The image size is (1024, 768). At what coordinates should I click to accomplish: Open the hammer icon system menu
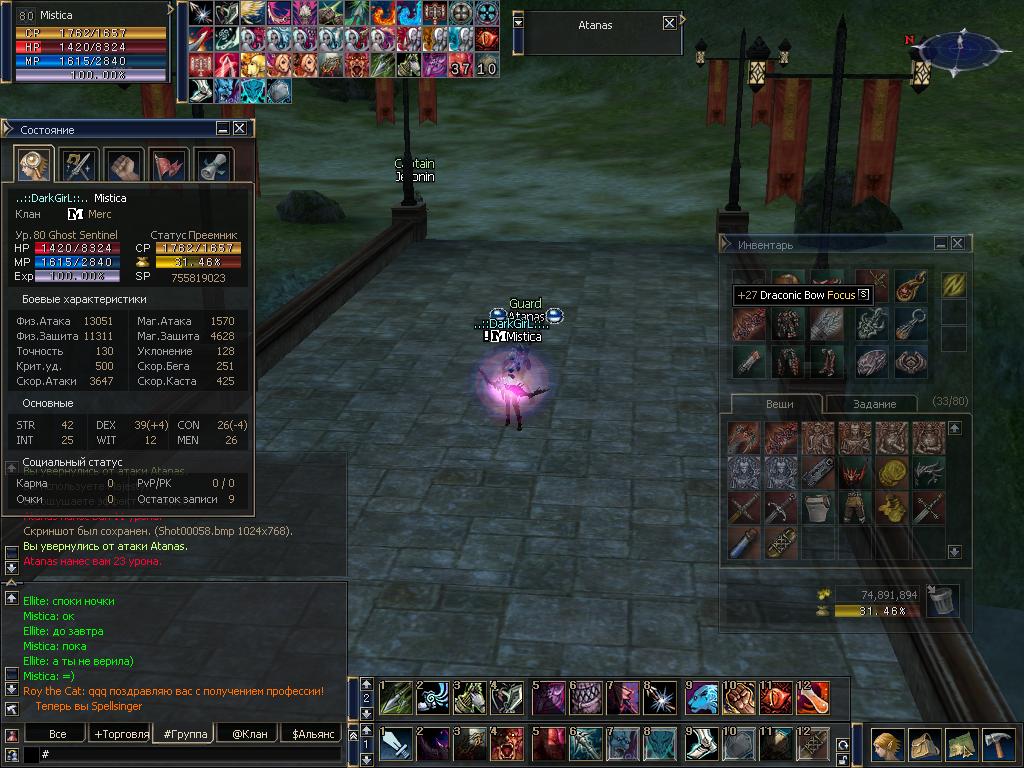[997, 747]
